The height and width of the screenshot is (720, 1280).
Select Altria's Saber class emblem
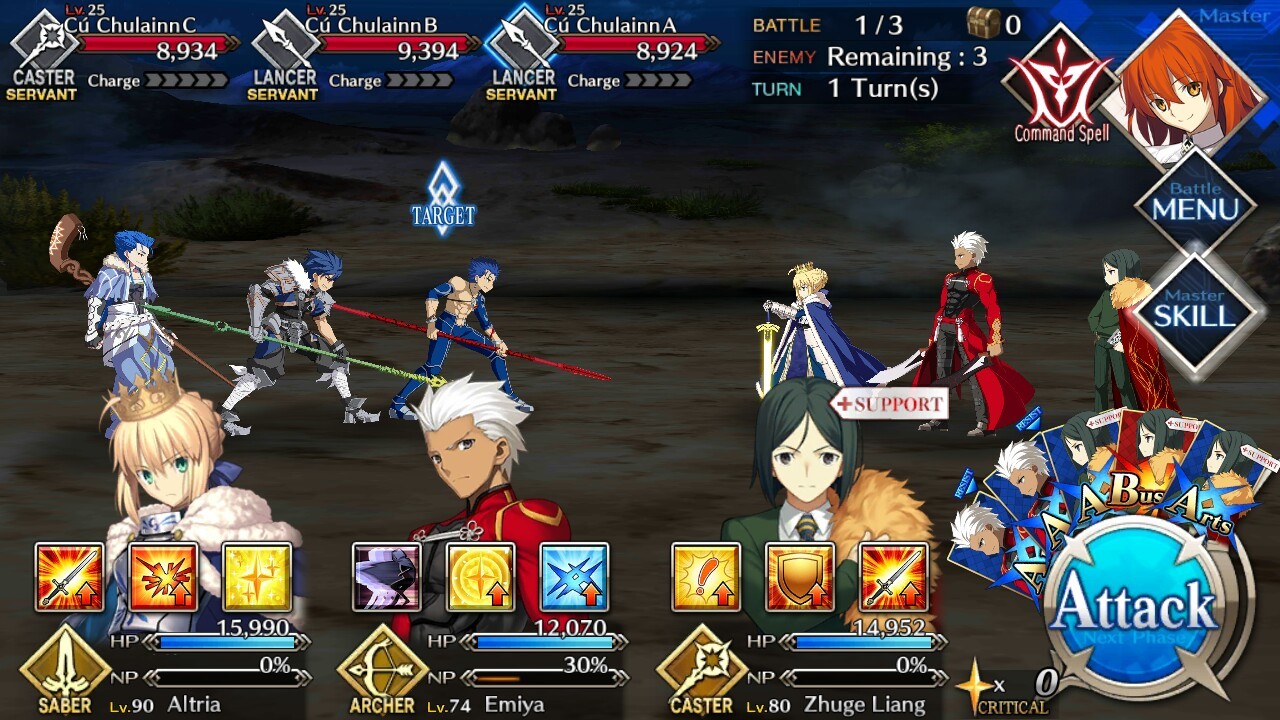66,670
